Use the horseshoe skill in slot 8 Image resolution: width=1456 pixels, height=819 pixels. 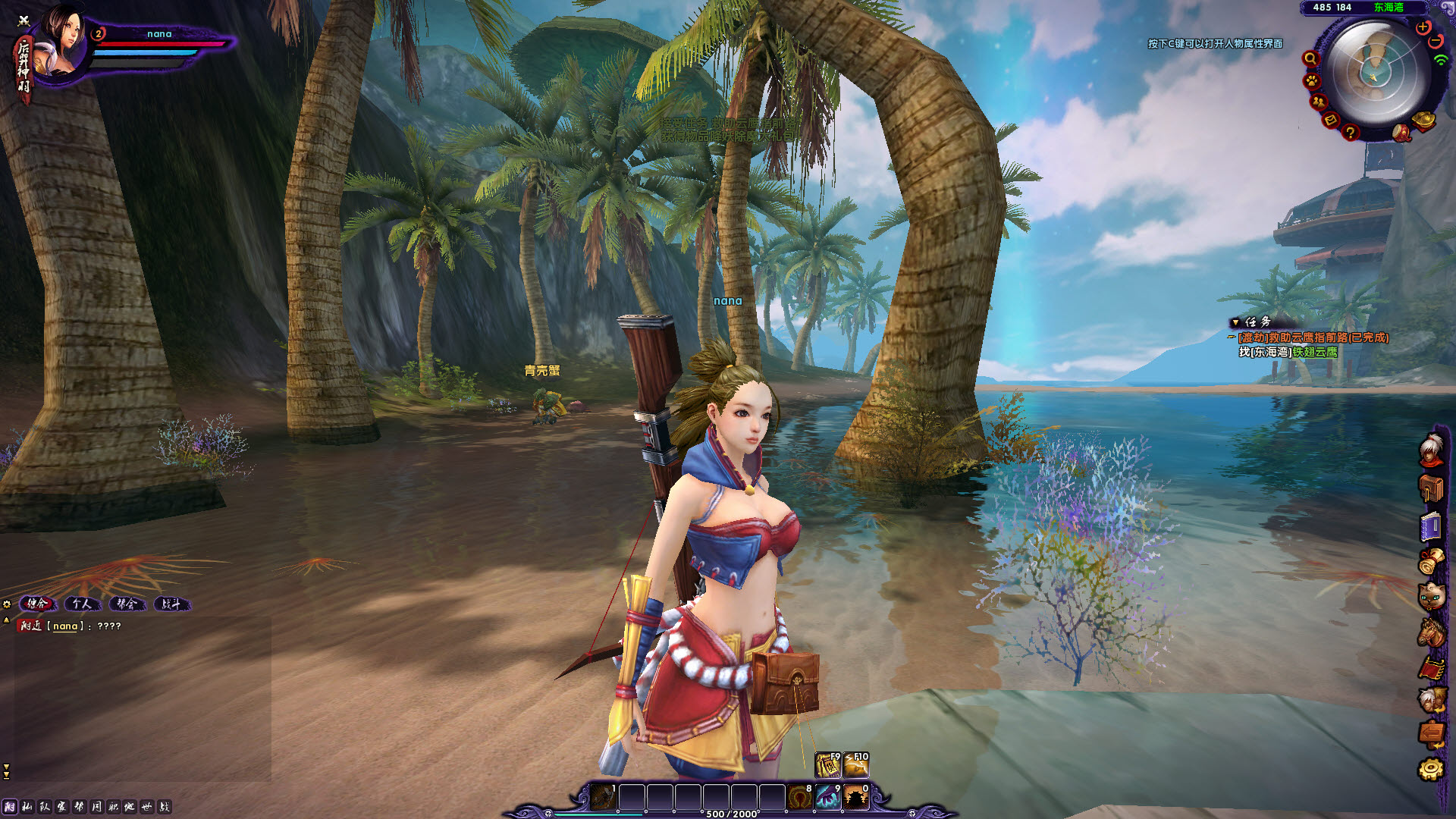[799, 798]
